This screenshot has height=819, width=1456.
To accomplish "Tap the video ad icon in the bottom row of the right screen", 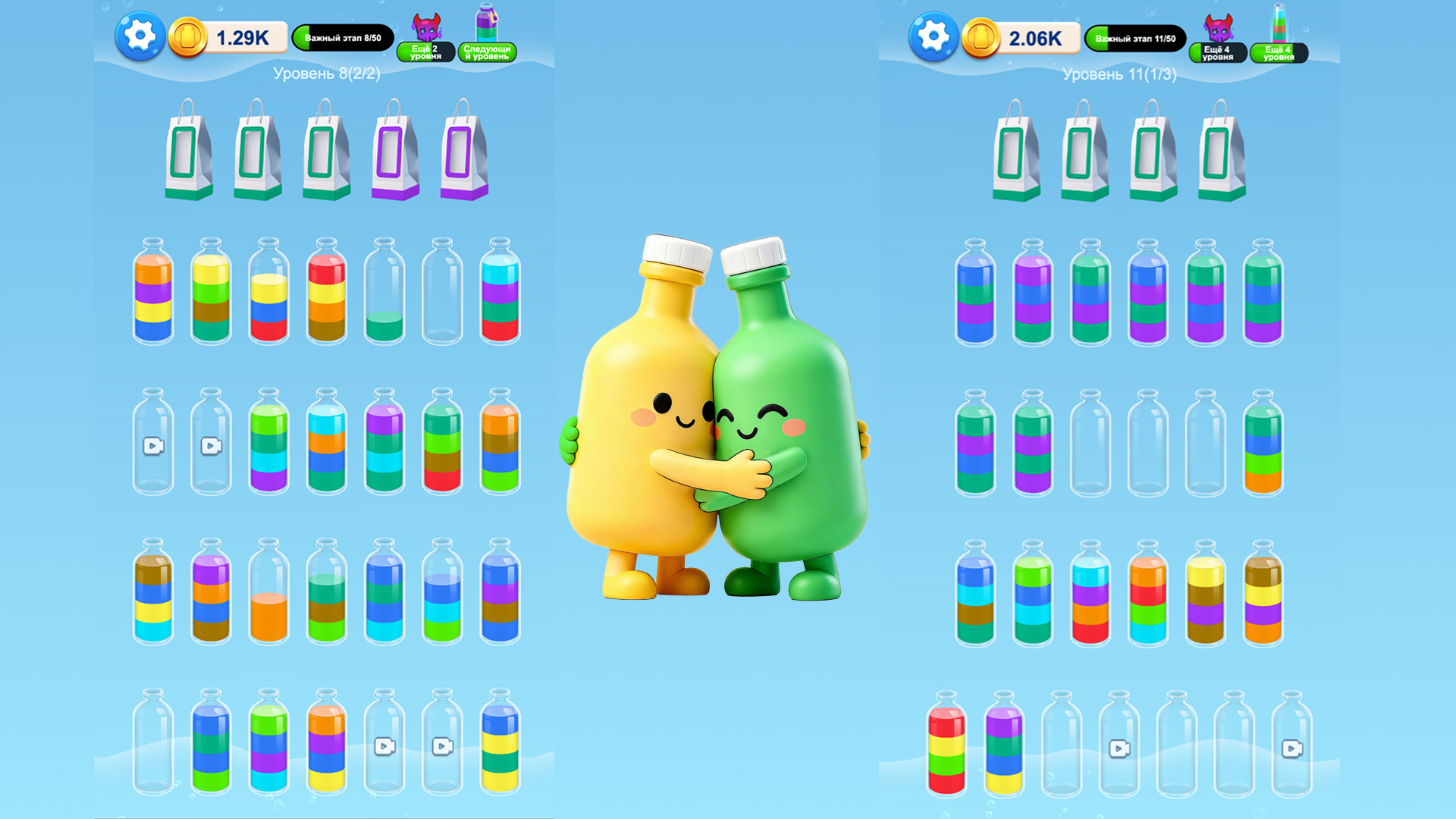I will point(1119,749).
